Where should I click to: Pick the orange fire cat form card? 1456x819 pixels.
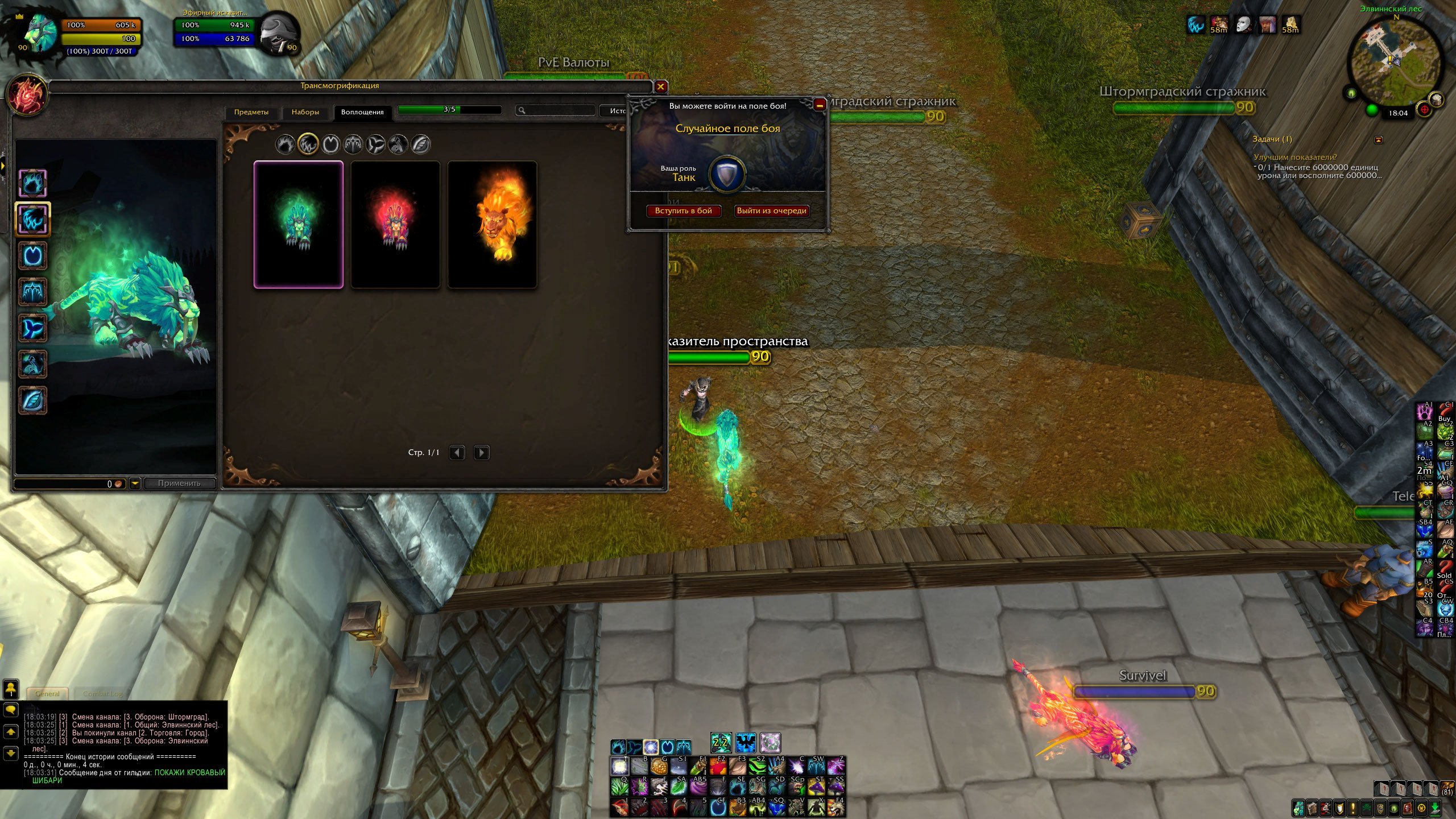click(493, 225)
